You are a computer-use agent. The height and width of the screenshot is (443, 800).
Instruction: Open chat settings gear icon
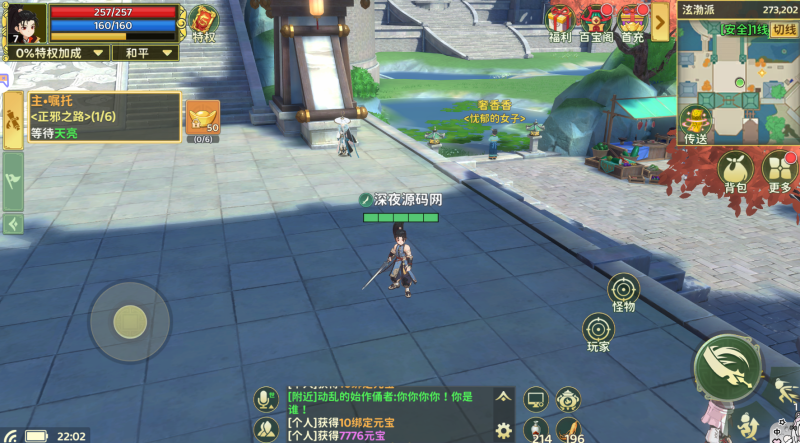503,431
